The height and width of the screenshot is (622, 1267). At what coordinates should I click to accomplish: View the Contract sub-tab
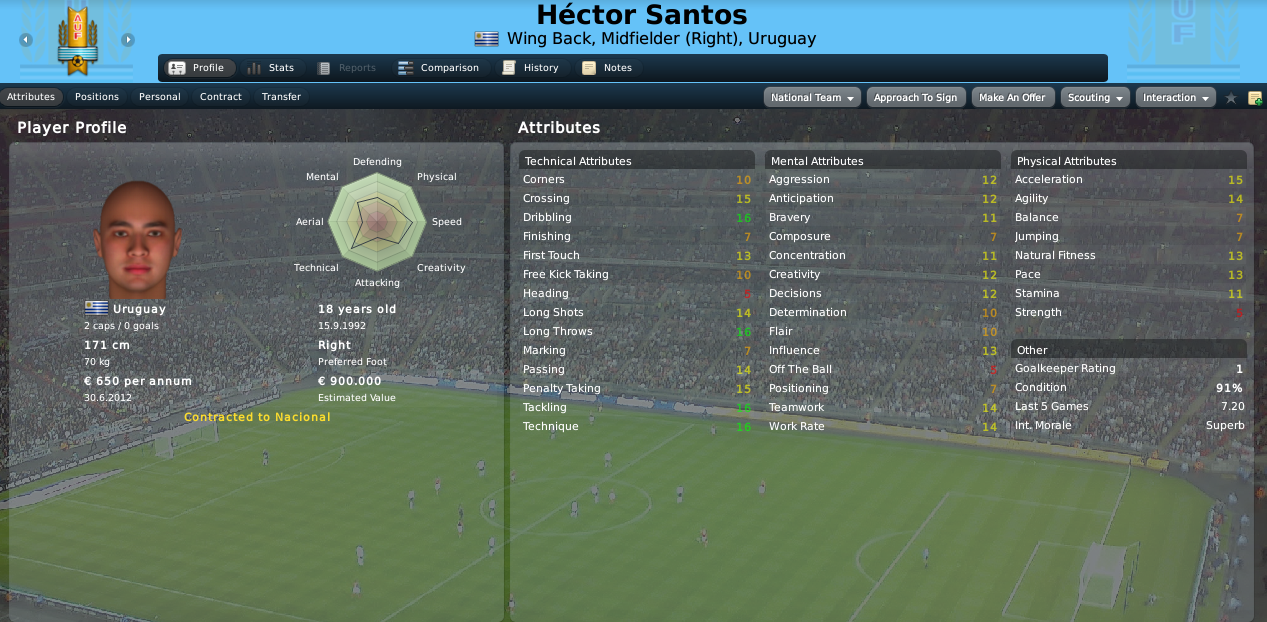point(221,97)
